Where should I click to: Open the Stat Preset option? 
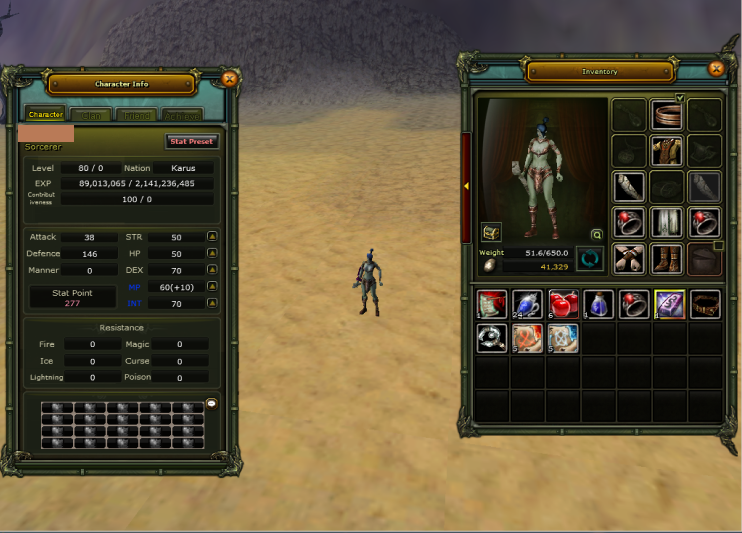[191, 142]
